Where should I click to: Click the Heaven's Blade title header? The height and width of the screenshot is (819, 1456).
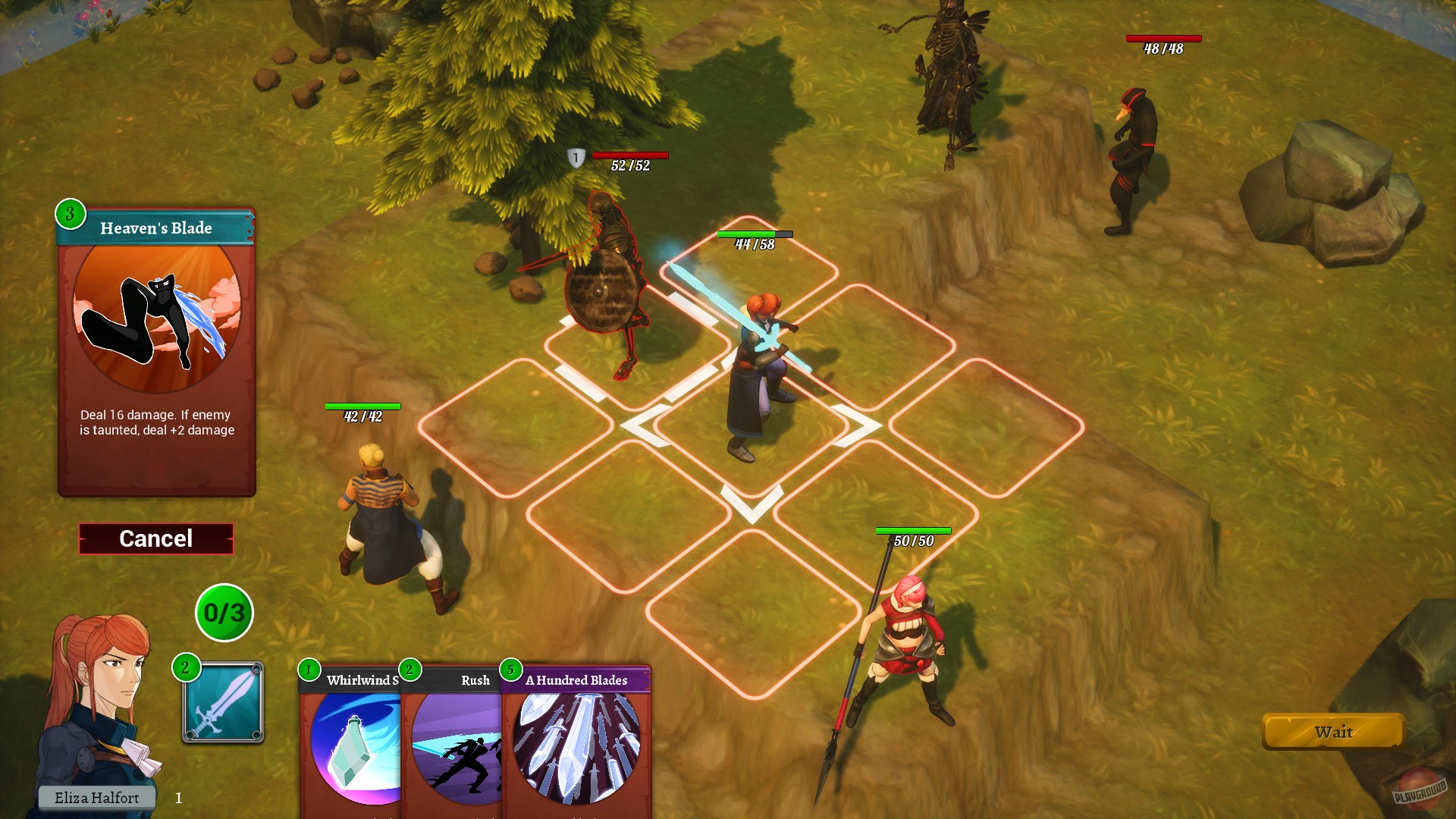point(155,227)
